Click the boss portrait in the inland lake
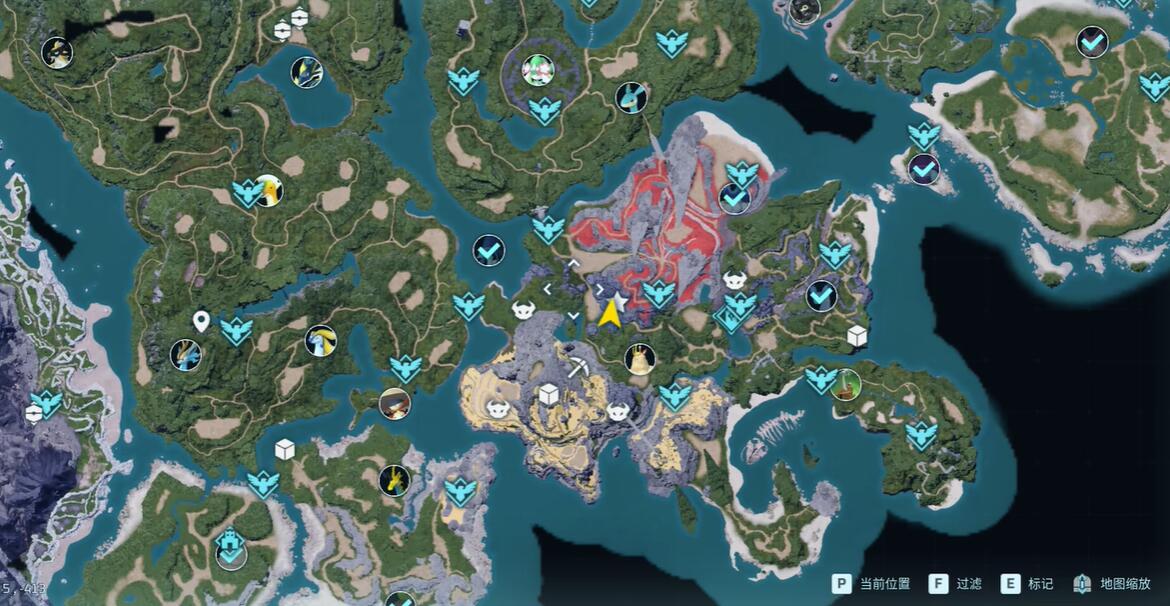 tap(306, 72)
